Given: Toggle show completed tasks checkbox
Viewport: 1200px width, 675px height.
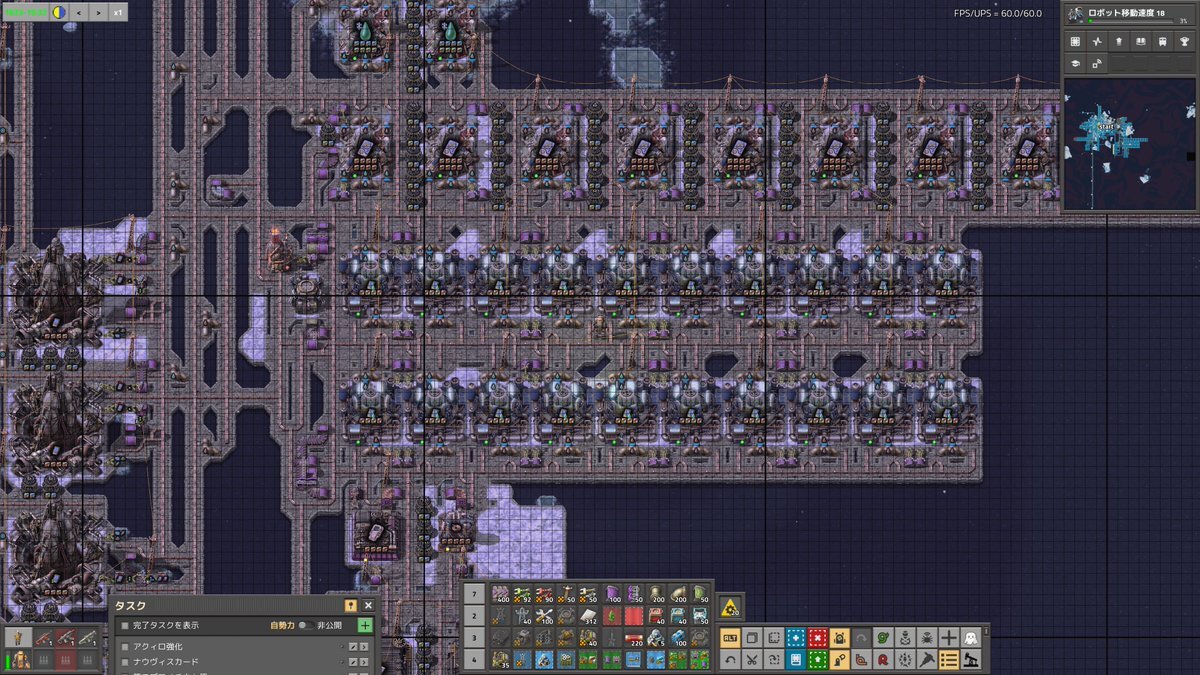Looking at the screenshot, I should click(x=124, y=625).
